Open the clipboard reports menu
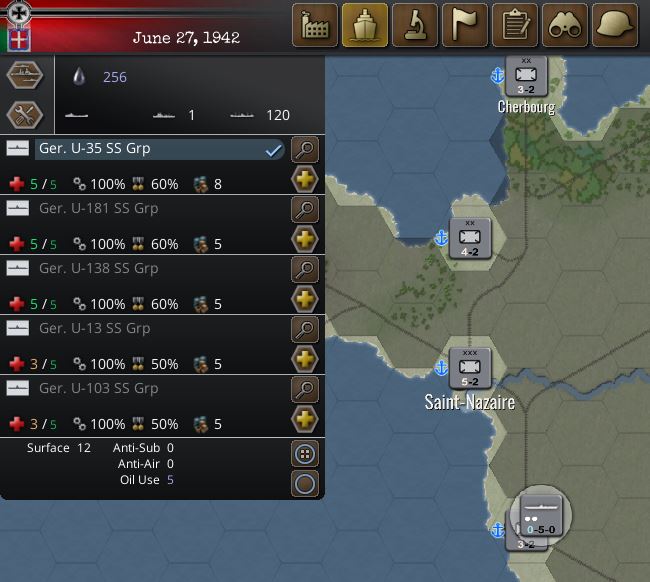This screenshot has height=582, width=650. point(515,24)
